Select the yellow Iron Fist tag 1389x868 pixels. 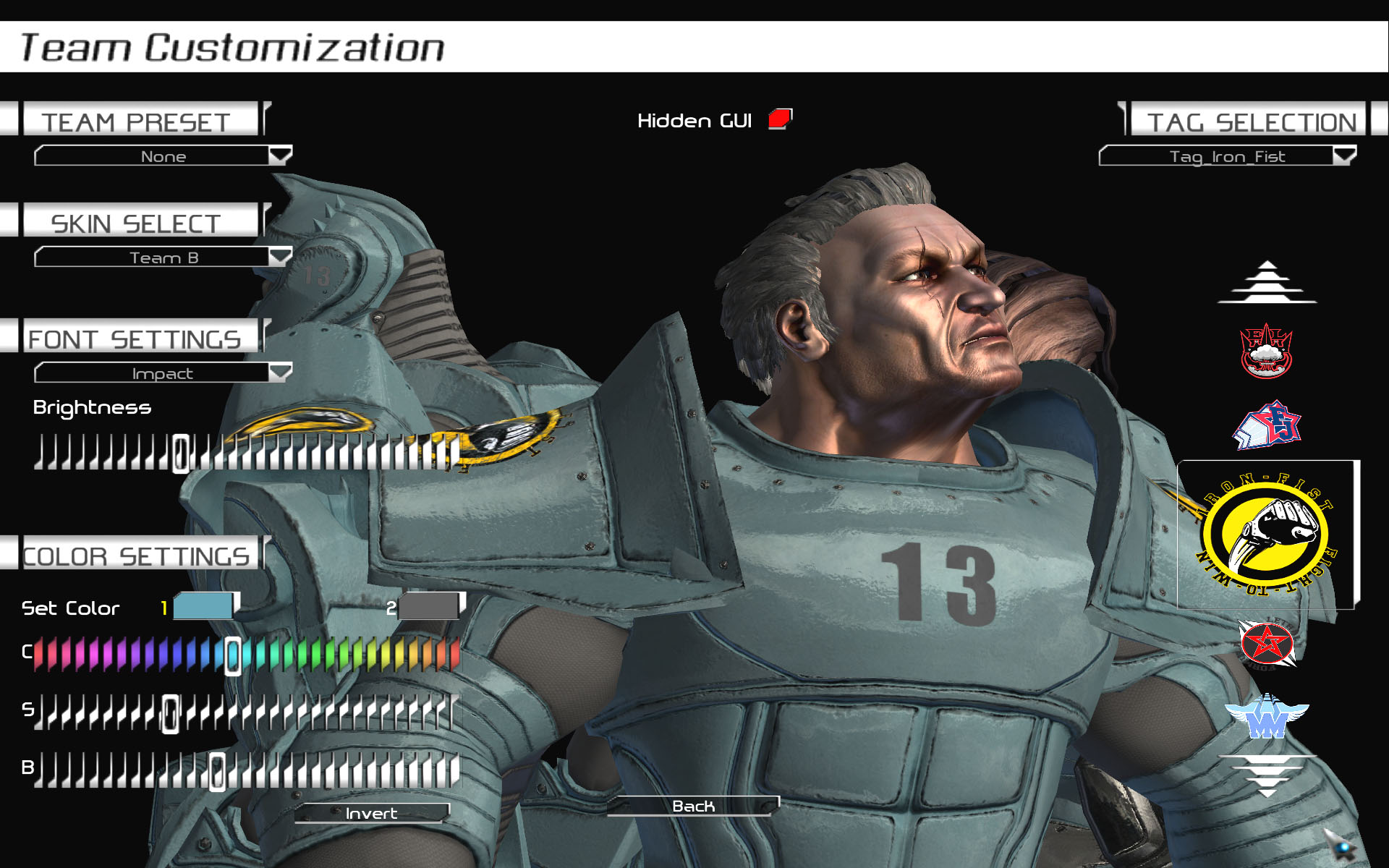tap(1267, 535)
